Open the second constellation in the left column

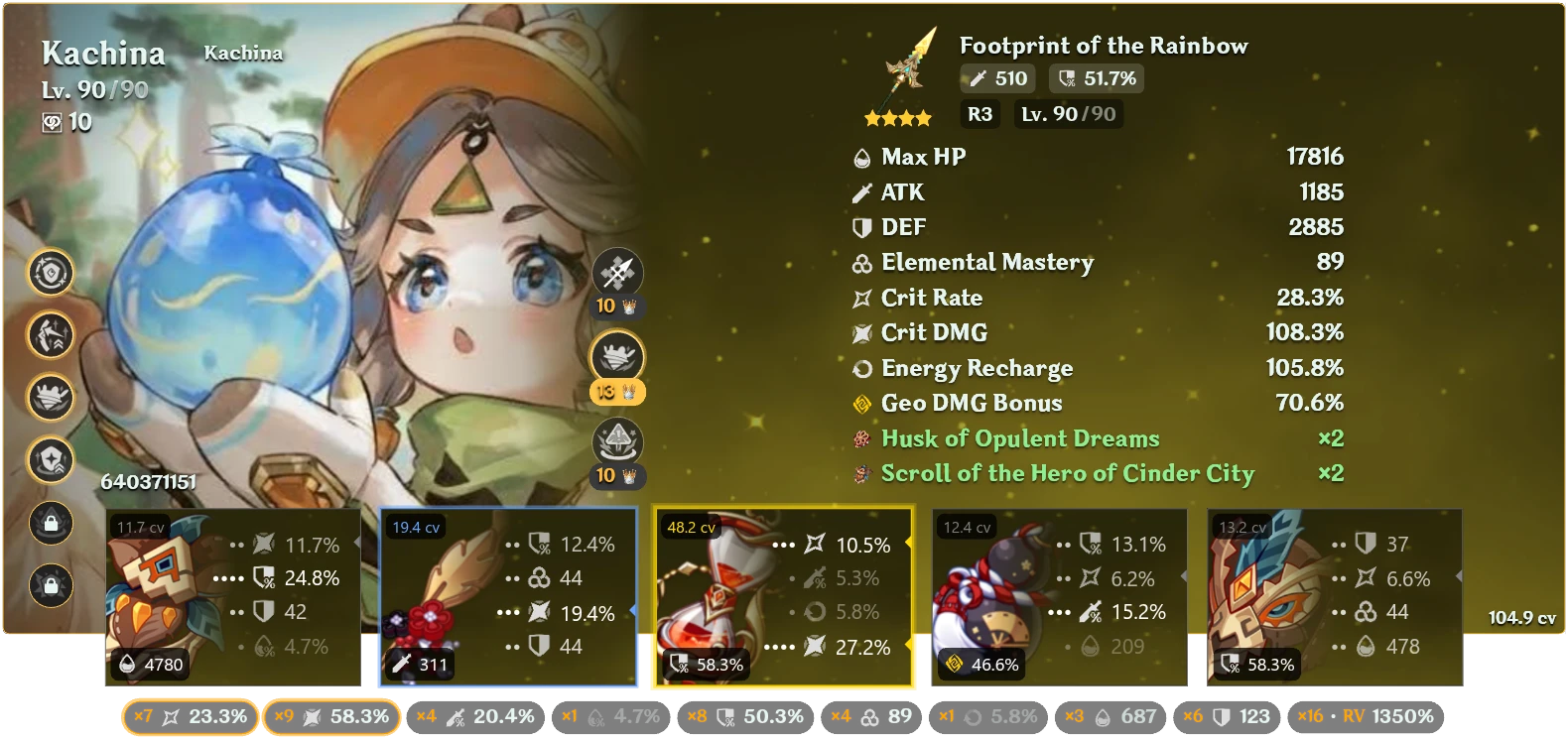[52, 335]
